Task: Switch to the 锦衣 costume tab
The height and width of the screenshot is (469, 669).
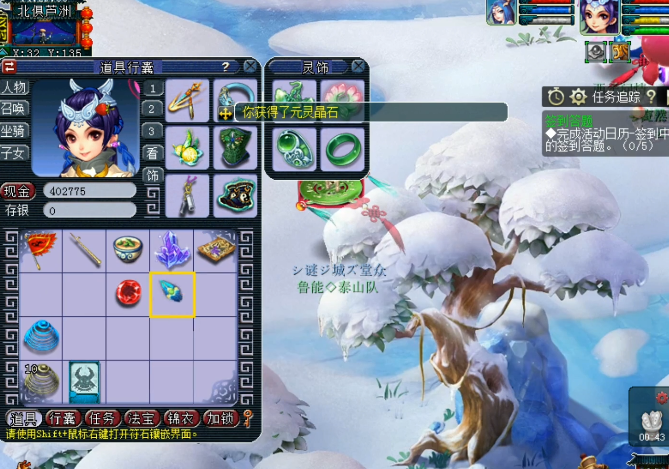Action: [180, 418]
